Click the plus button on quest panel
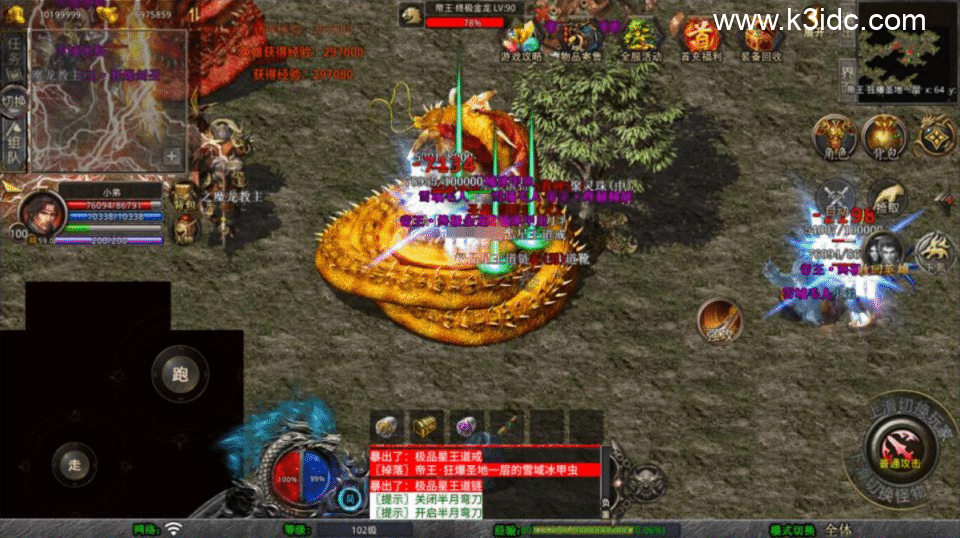Image resolution: width=960 pixels, height=538 pixels. click(172, 156)
